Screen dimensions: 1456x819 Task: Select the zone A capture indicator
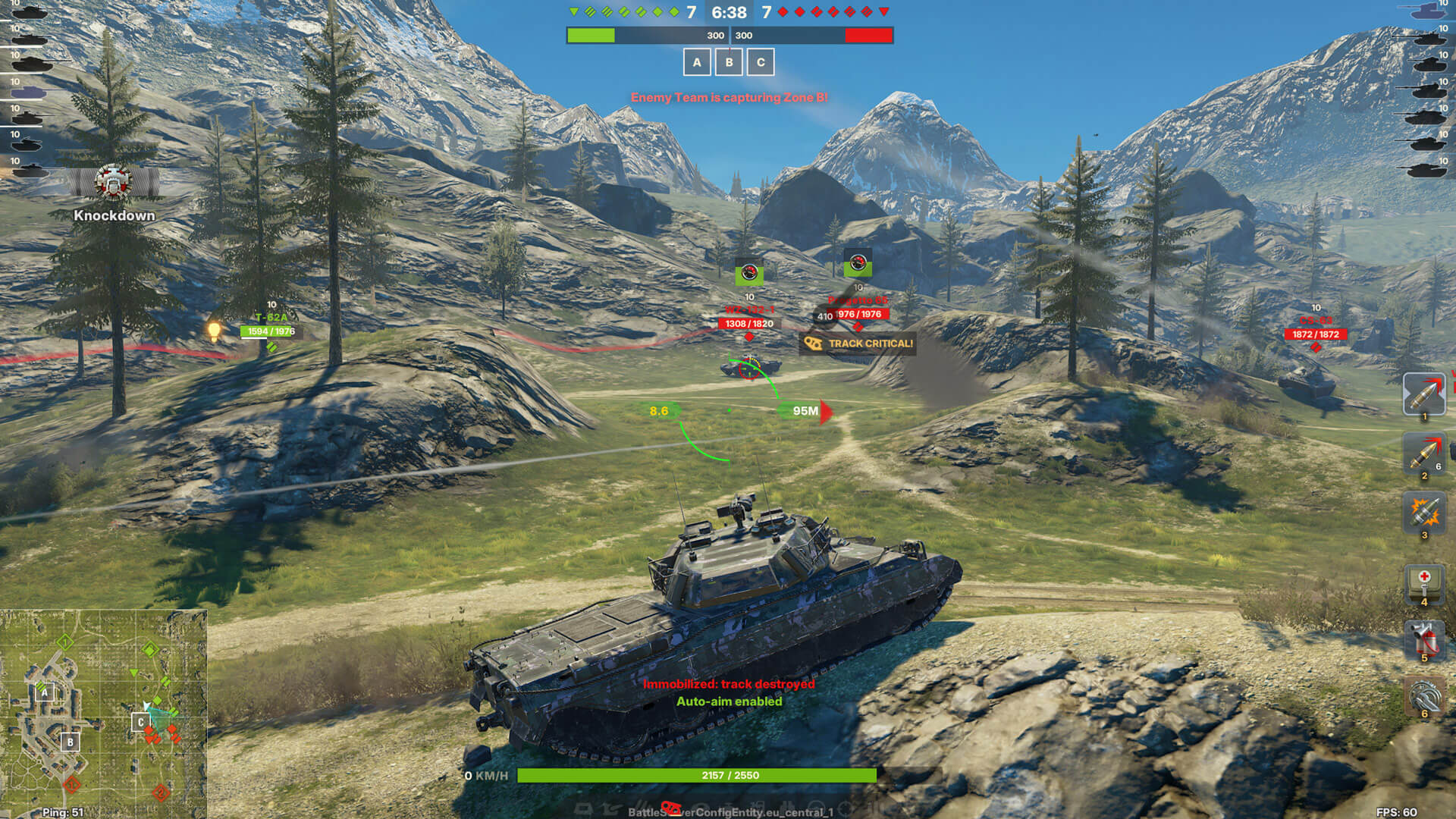[697, 62]
